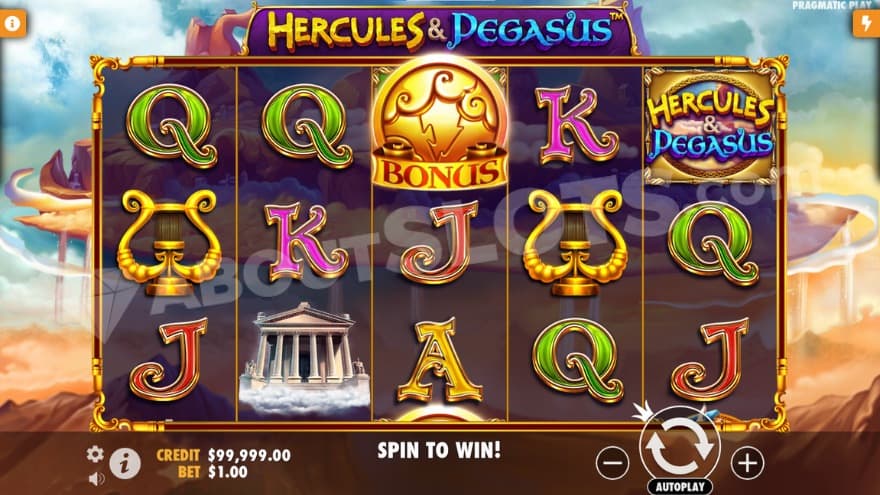Toggle the sound speaker icon
Viewport: 880px width, 495px height.
coord(96,478)
